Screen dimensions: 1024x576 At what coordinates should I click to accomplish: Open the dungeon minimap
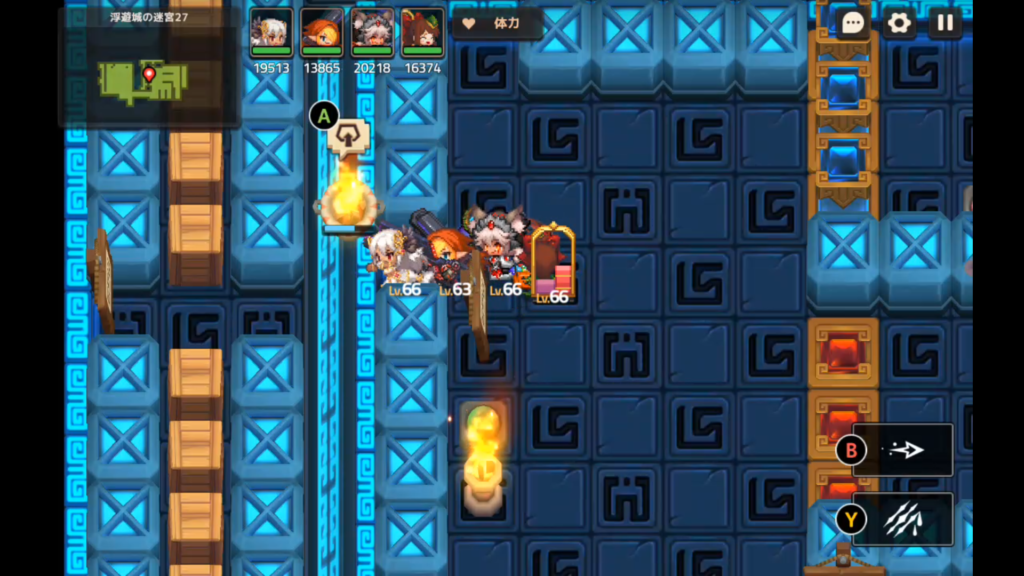pyautogui.click(x=149, y=78)
